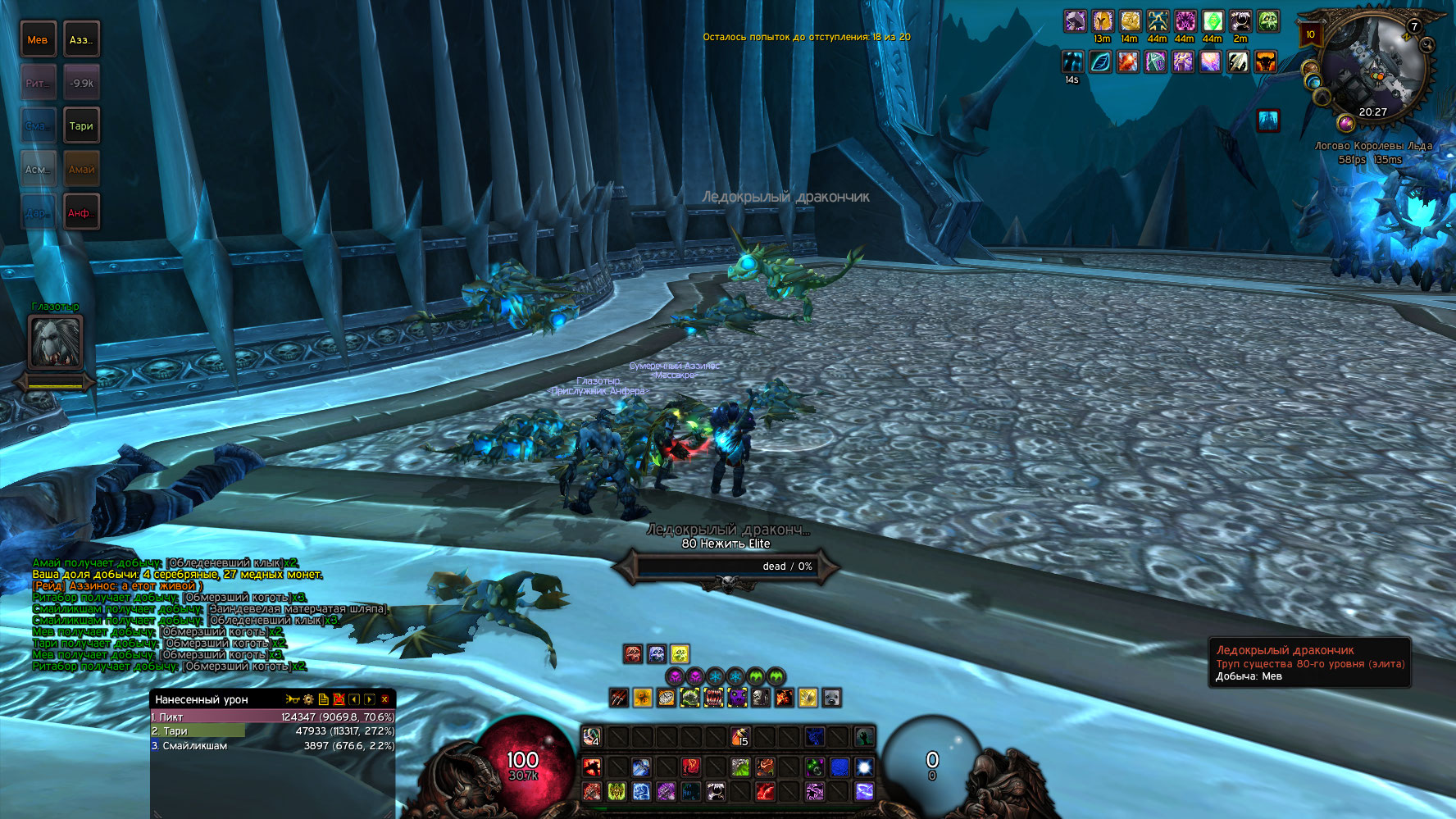Go to next damage meter display arrow
The width and height of the screenshot is (1456, 819).
point(370,699)
